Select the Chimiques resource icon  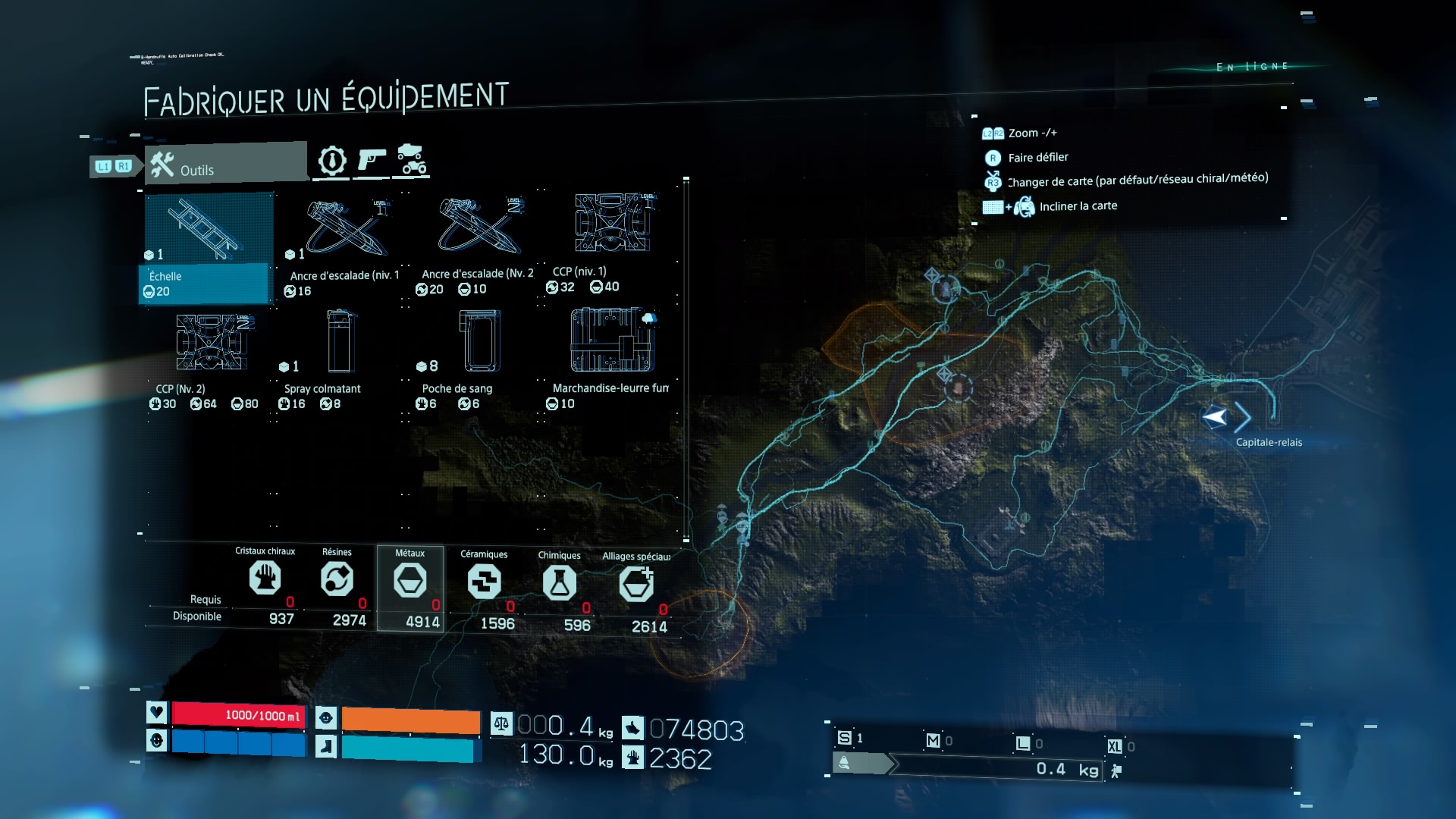[x=559, y=583]
